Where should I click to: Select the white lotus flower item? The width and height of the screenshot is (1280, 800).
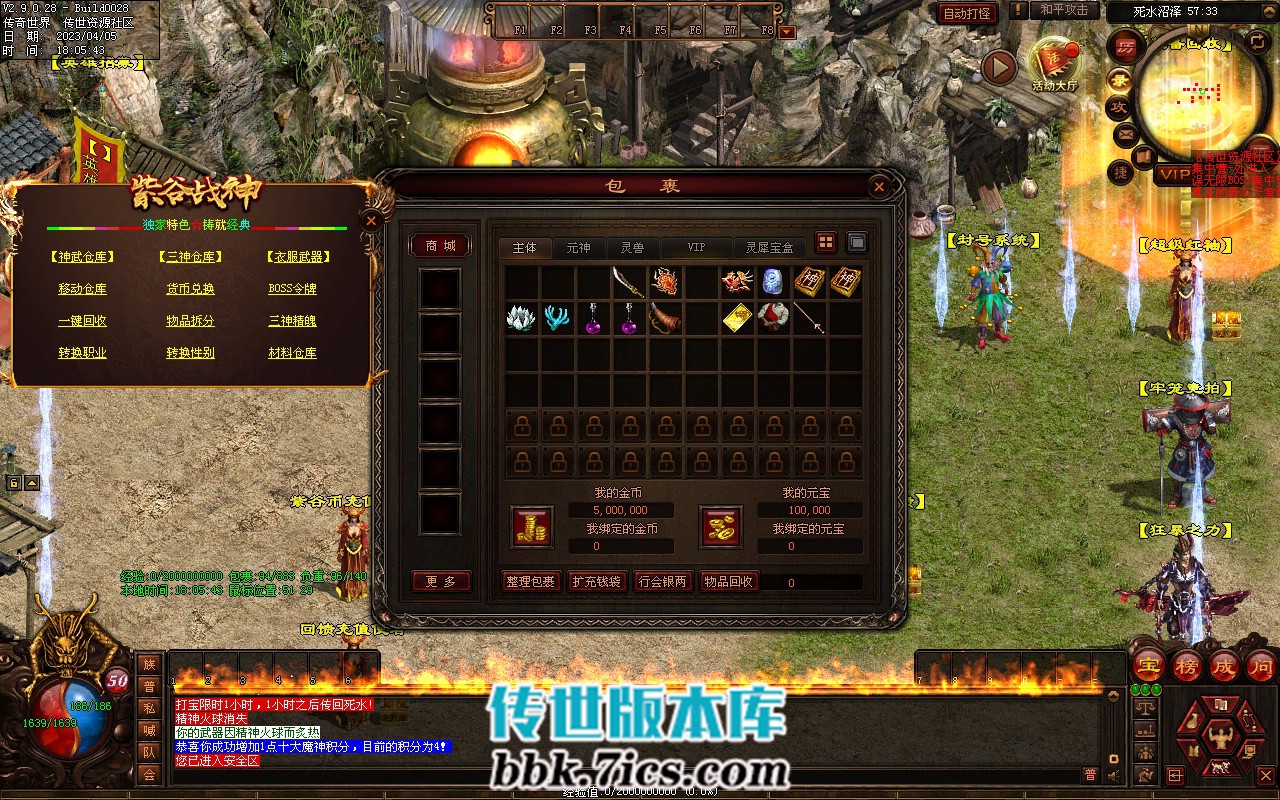point(522,318)
